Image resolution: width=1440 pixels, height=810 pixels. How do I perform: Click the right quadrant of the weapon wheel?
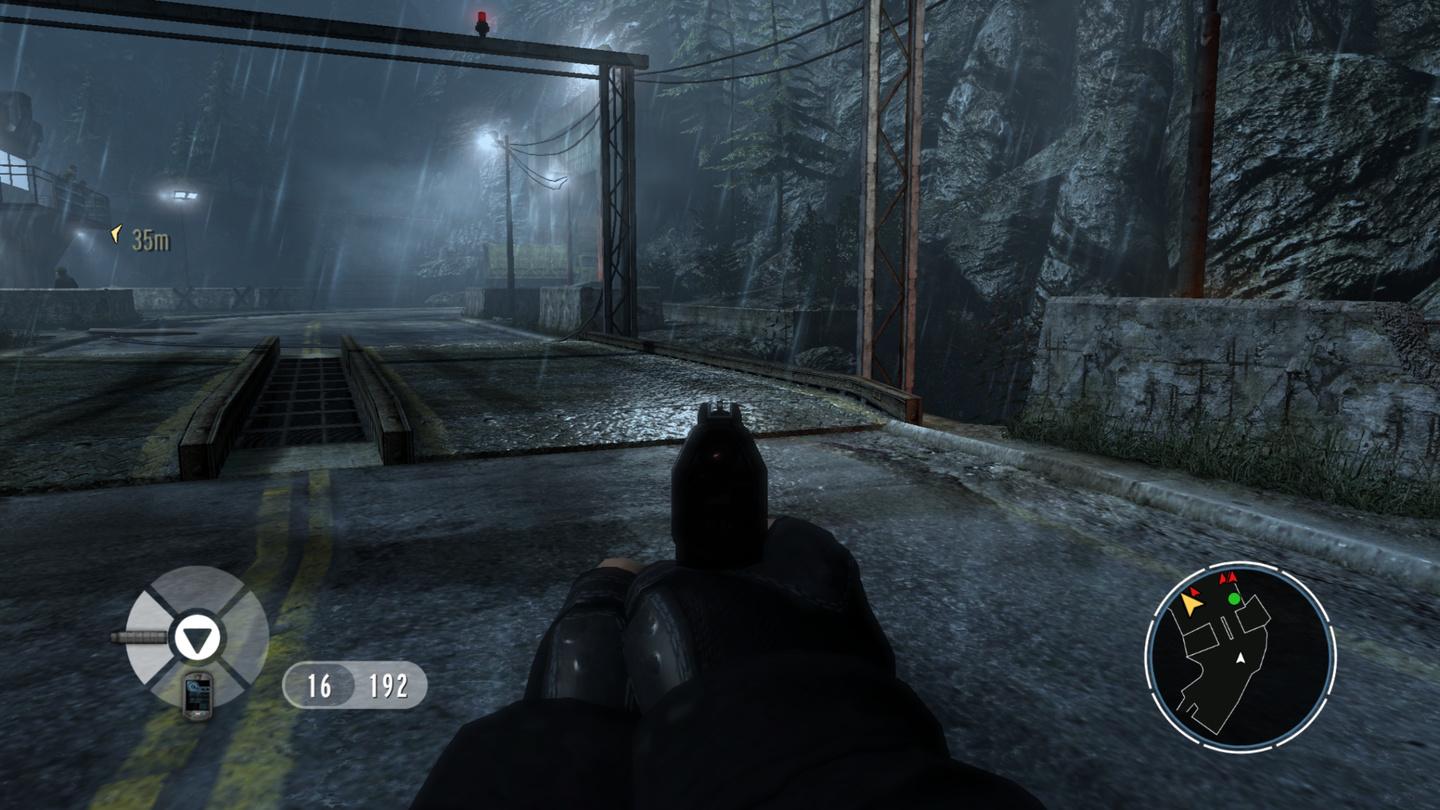(x=246, y=634)
